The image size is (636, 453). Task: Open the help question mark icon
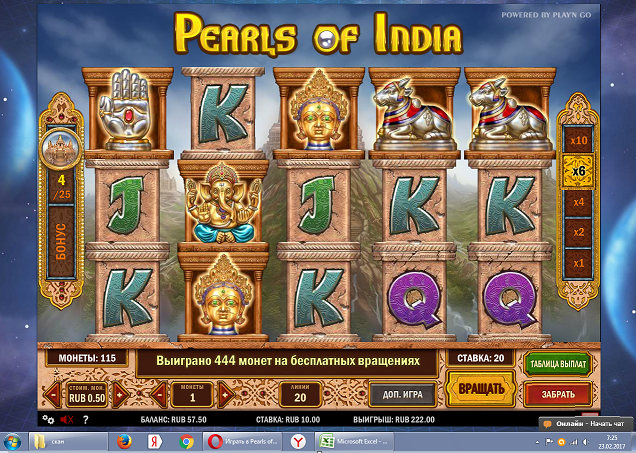[84, 419]
